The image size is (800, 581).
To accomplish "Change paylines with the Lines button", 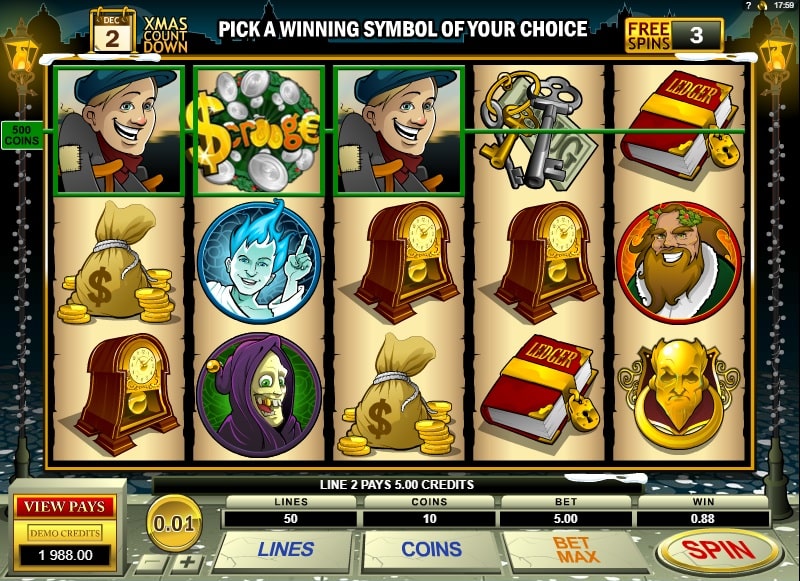I will pyautogui.click(x=285, y=550).
